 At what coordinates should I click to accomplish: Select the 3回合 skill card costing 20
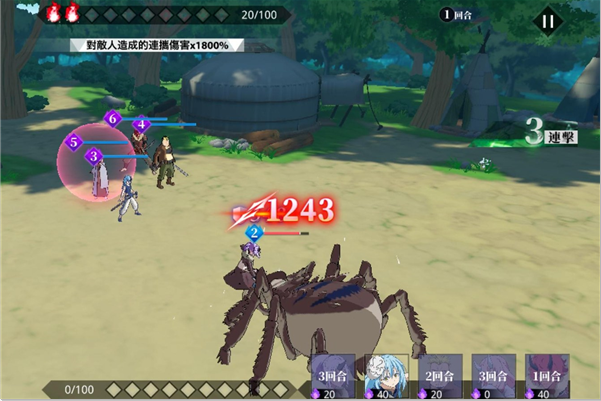coord(333,377)
